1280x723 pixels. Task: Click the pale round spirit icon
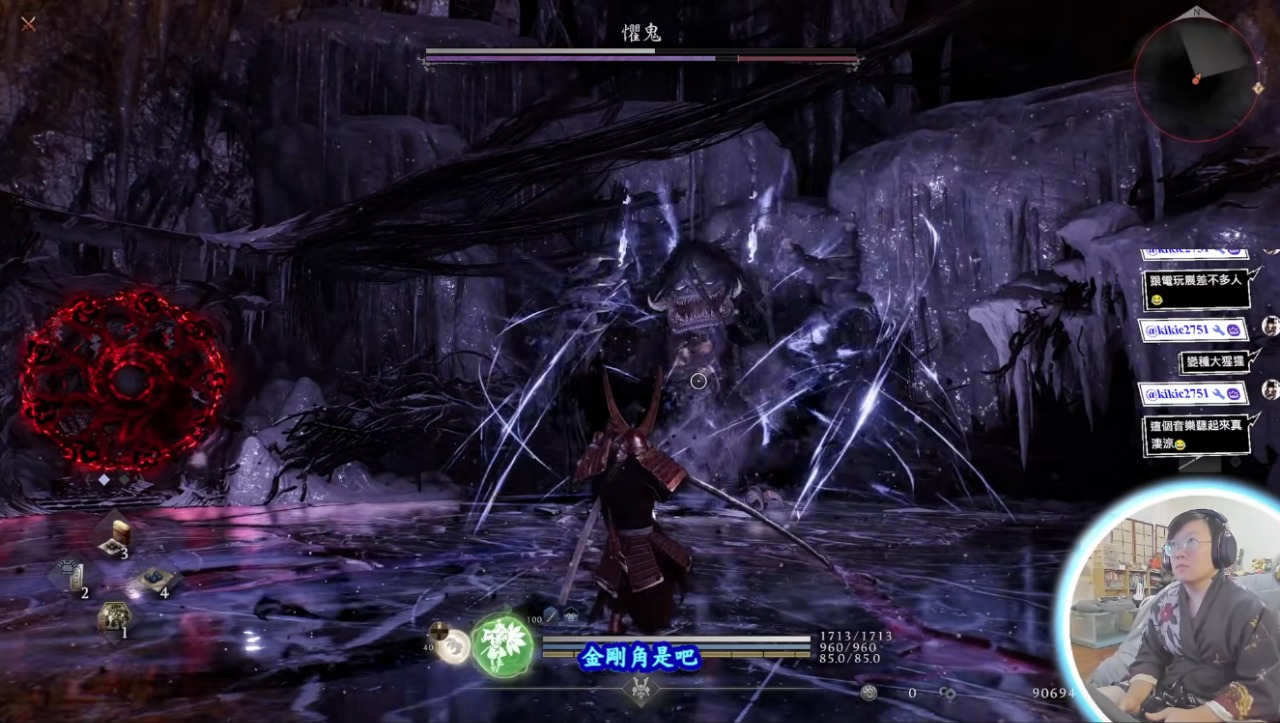[x=455, y=646]
